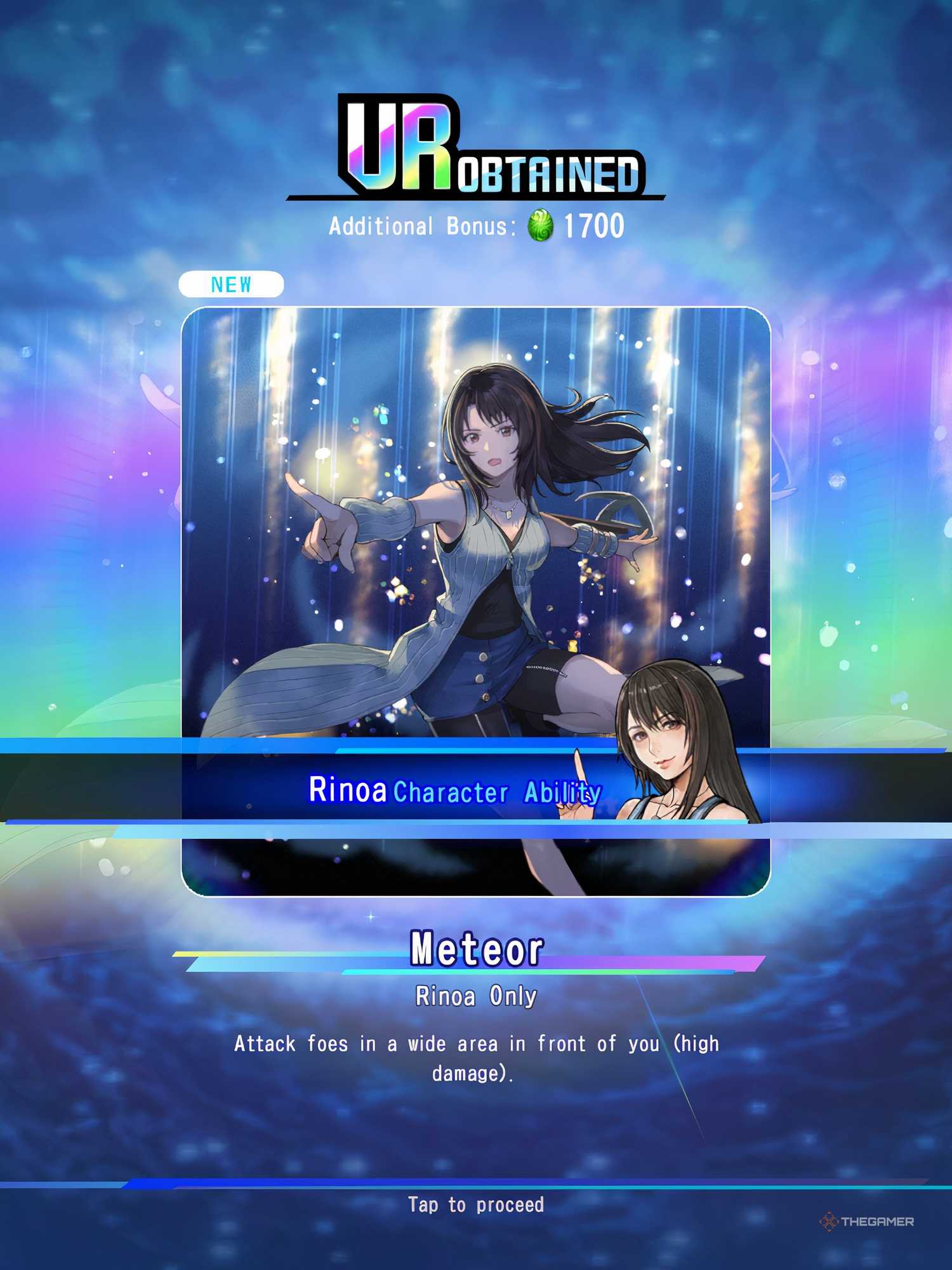Image resolution: width=952 pixels, height=1270 pixels.
Task: Select the Rinoa name label on the banner
Action: point(347,790)
